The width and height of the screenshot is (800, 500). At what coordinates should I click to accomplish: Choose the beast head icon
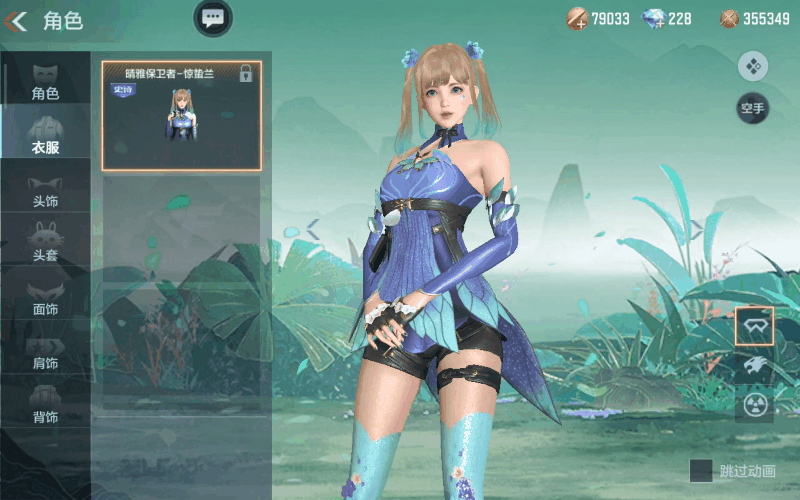(754, 366)
